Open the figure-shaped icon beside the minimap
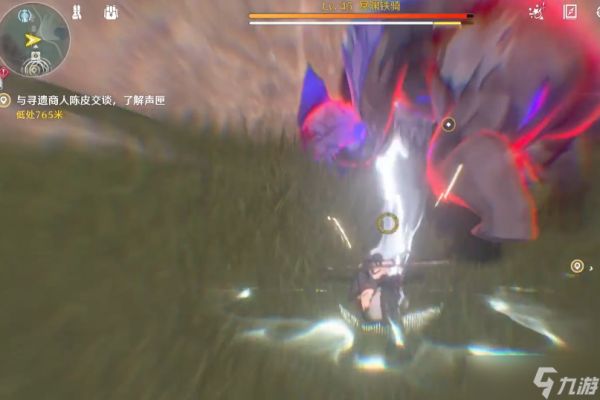The image size is (600, 400). (x=78, y=13)
